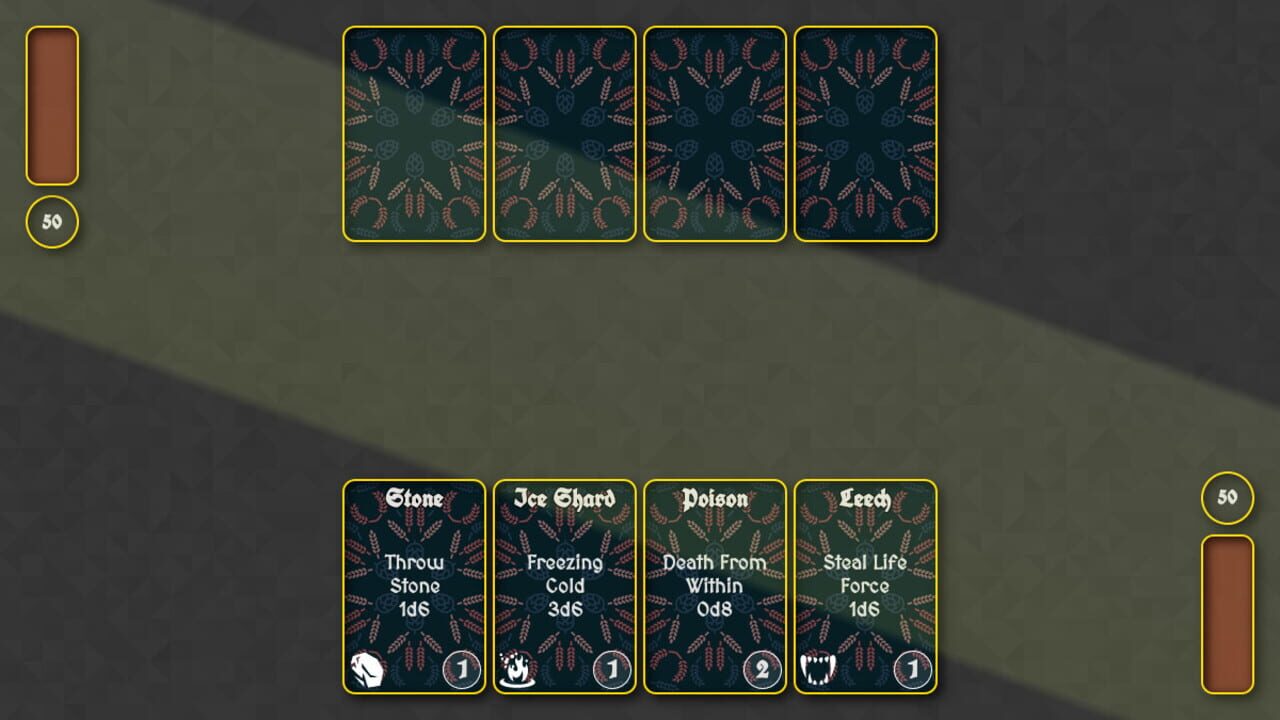Screen dimensions: 1280x720
Task: Click the Poison card title text
Action: 713,499
